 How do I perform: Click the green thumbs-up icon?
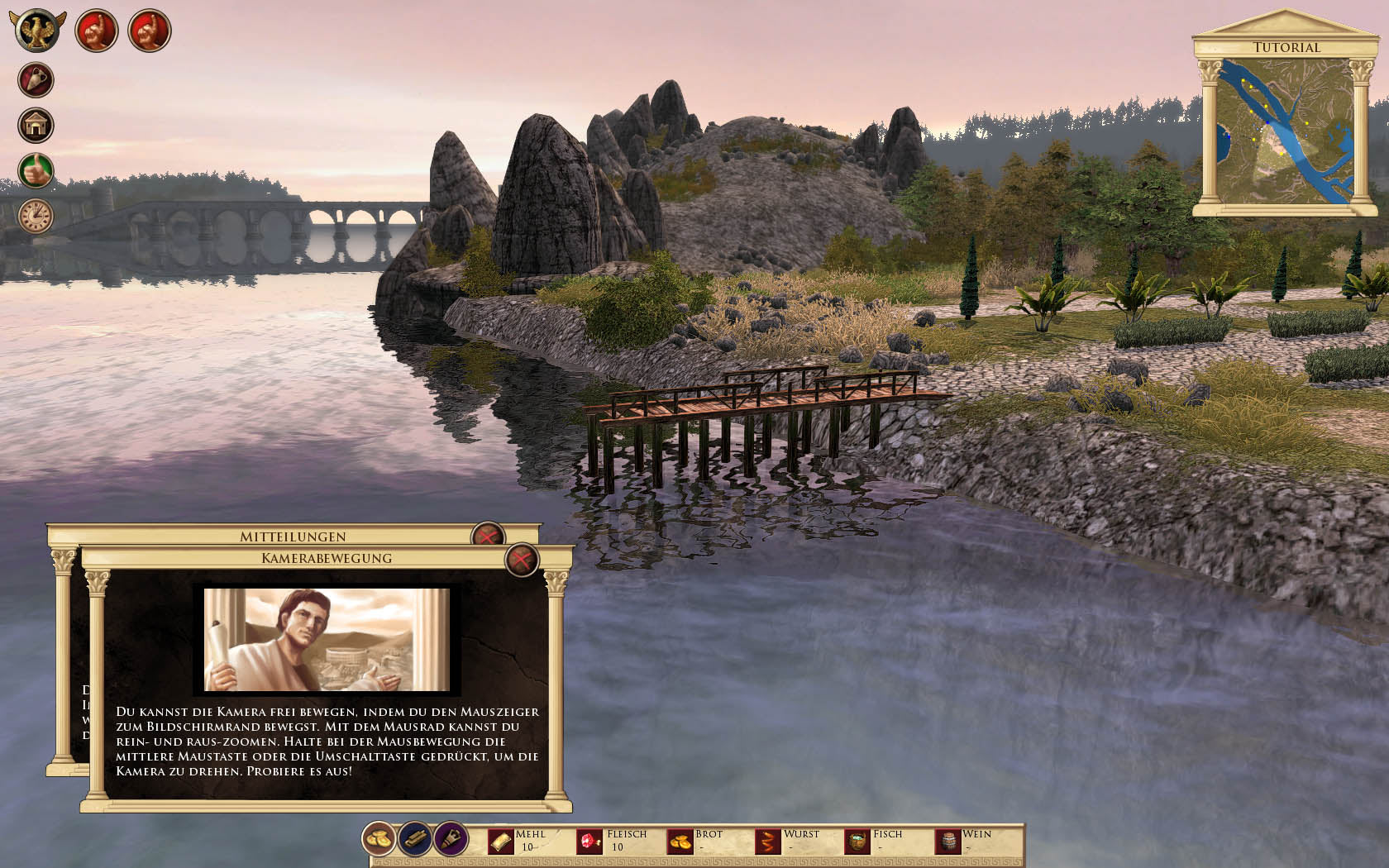36,171
